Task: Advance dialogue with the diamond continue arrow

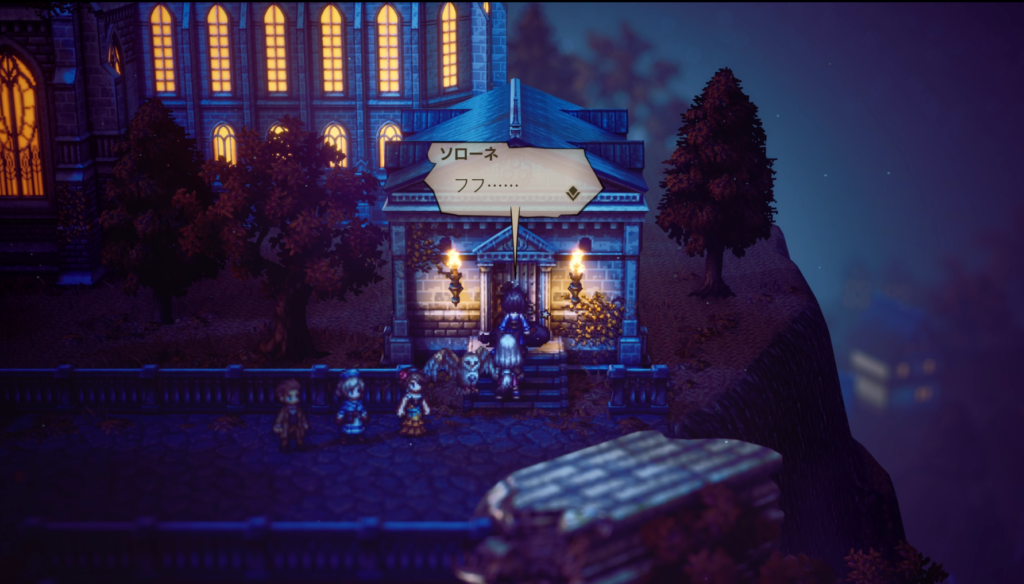Action: pyautogui.click(x=573, y=193)
